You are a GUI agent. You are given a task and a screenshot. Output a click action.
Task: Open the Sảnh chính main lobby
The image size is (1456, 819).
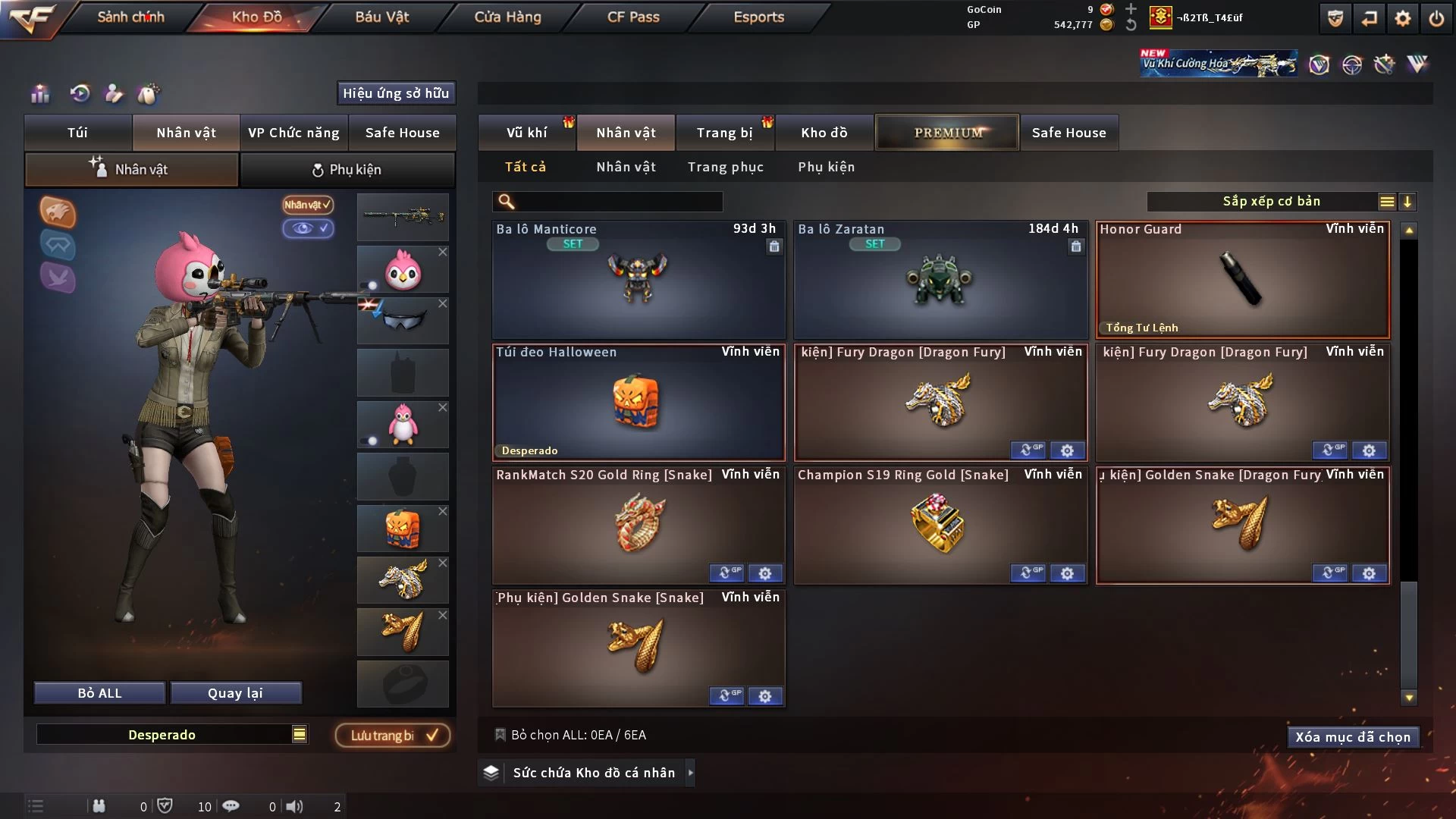(x=130, y=17)
